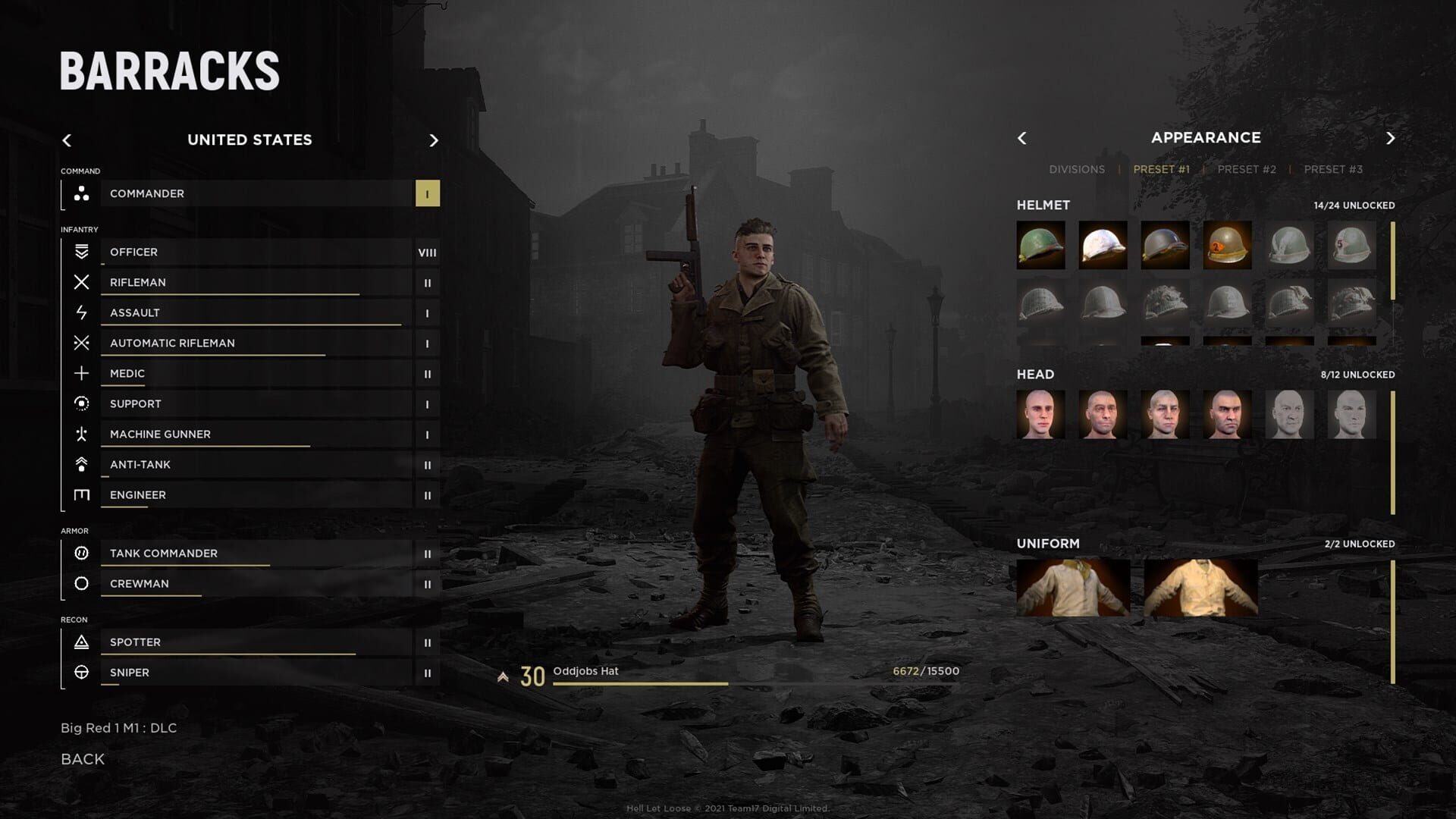This screenshot has height=819, width=1456.
Task: Click the BACK button
Action: click(x=81, y=758)
